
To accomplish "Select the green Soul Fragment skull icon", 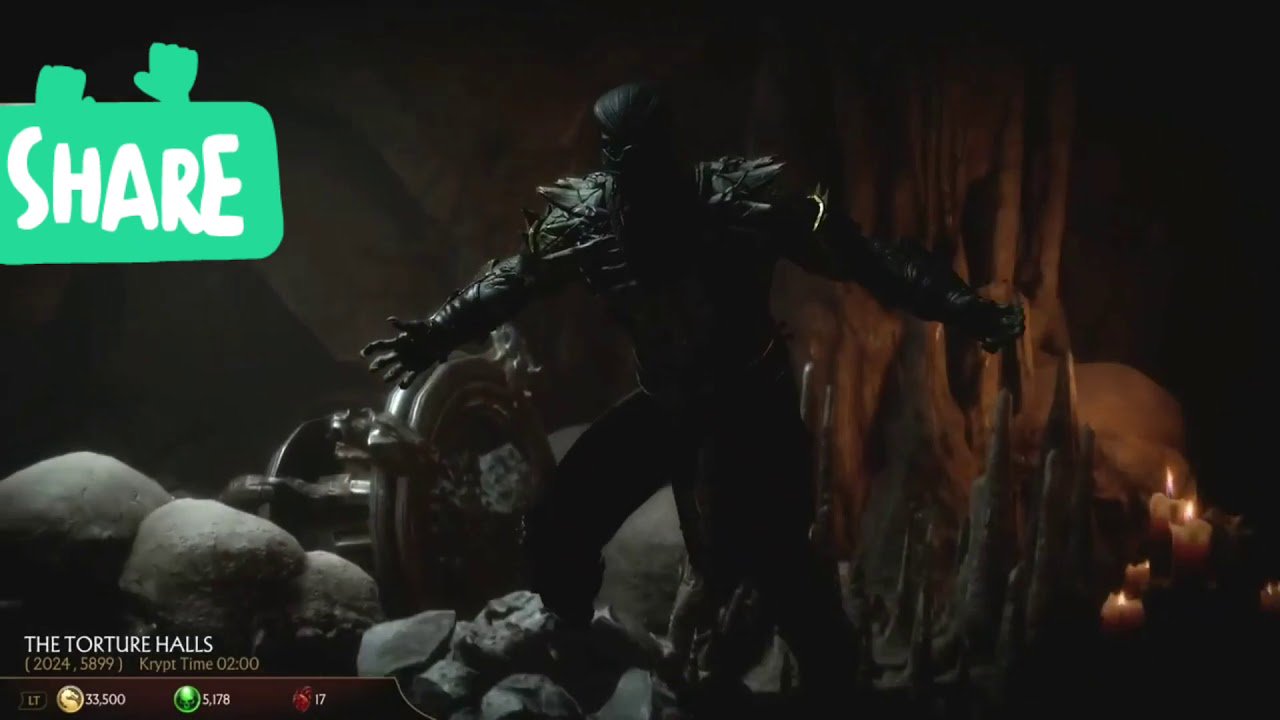I will 185,700.
